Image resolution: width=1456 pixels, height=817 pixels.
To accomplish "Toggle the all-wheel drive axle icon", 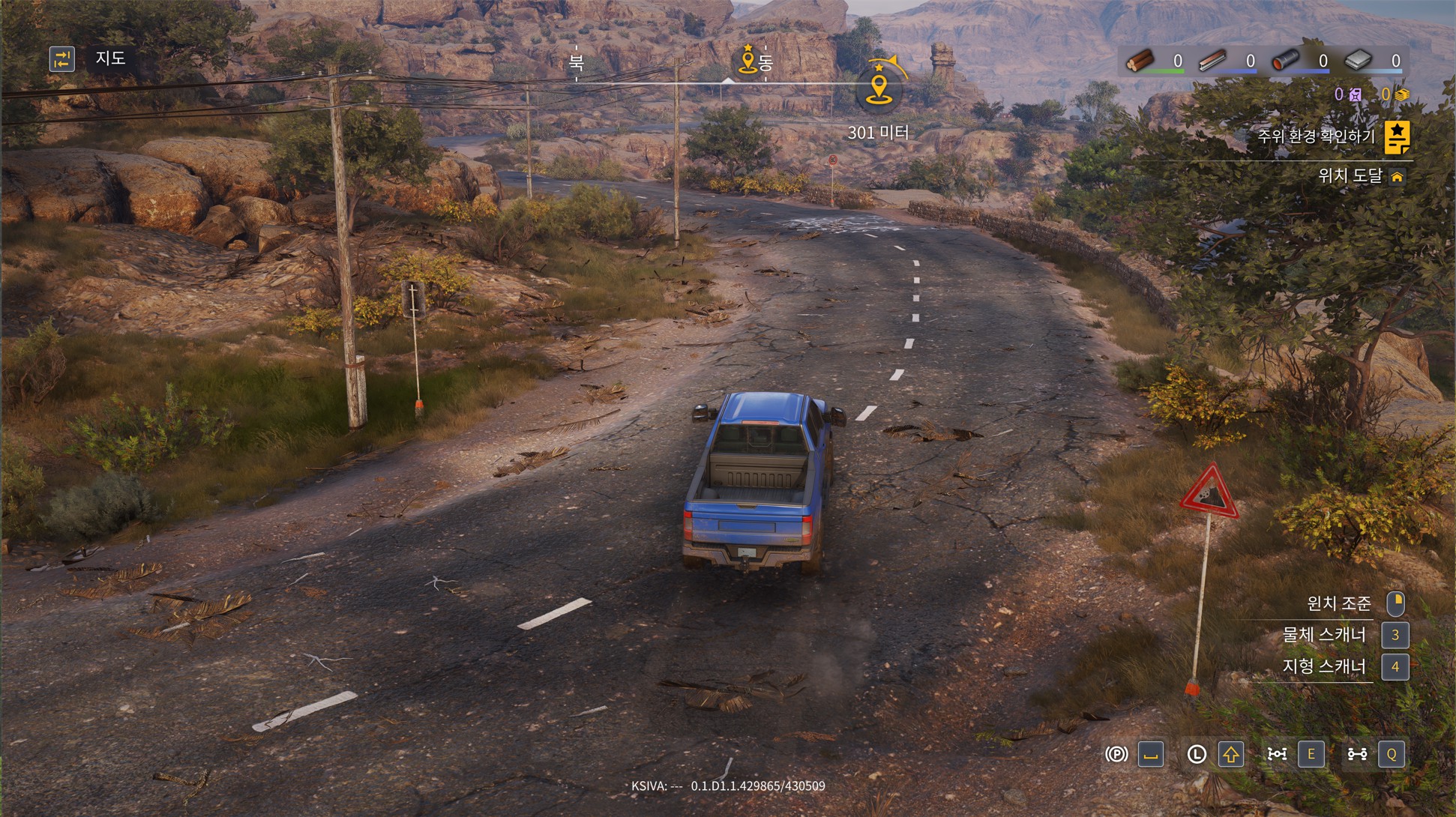I will pyautogui.click(x=1357, y=754).
